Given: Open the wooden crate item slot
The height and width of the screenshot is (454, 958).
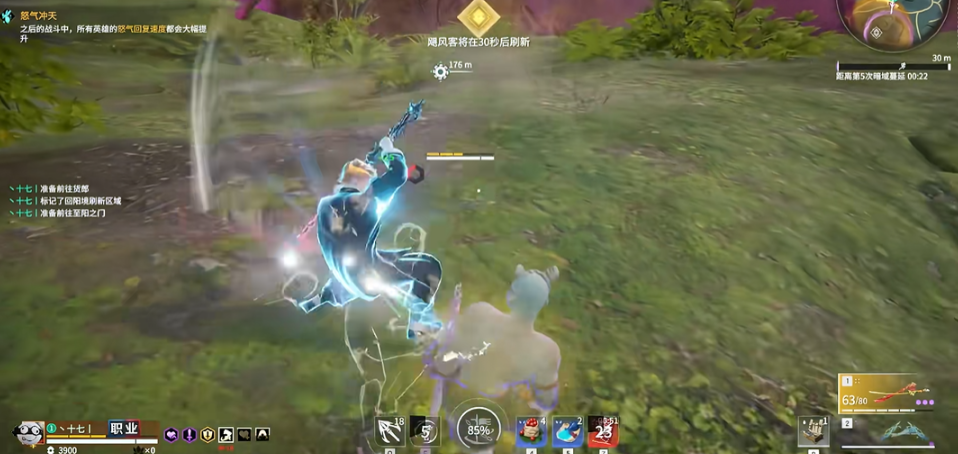Looking at the screenshot, I should click(814, 432).
